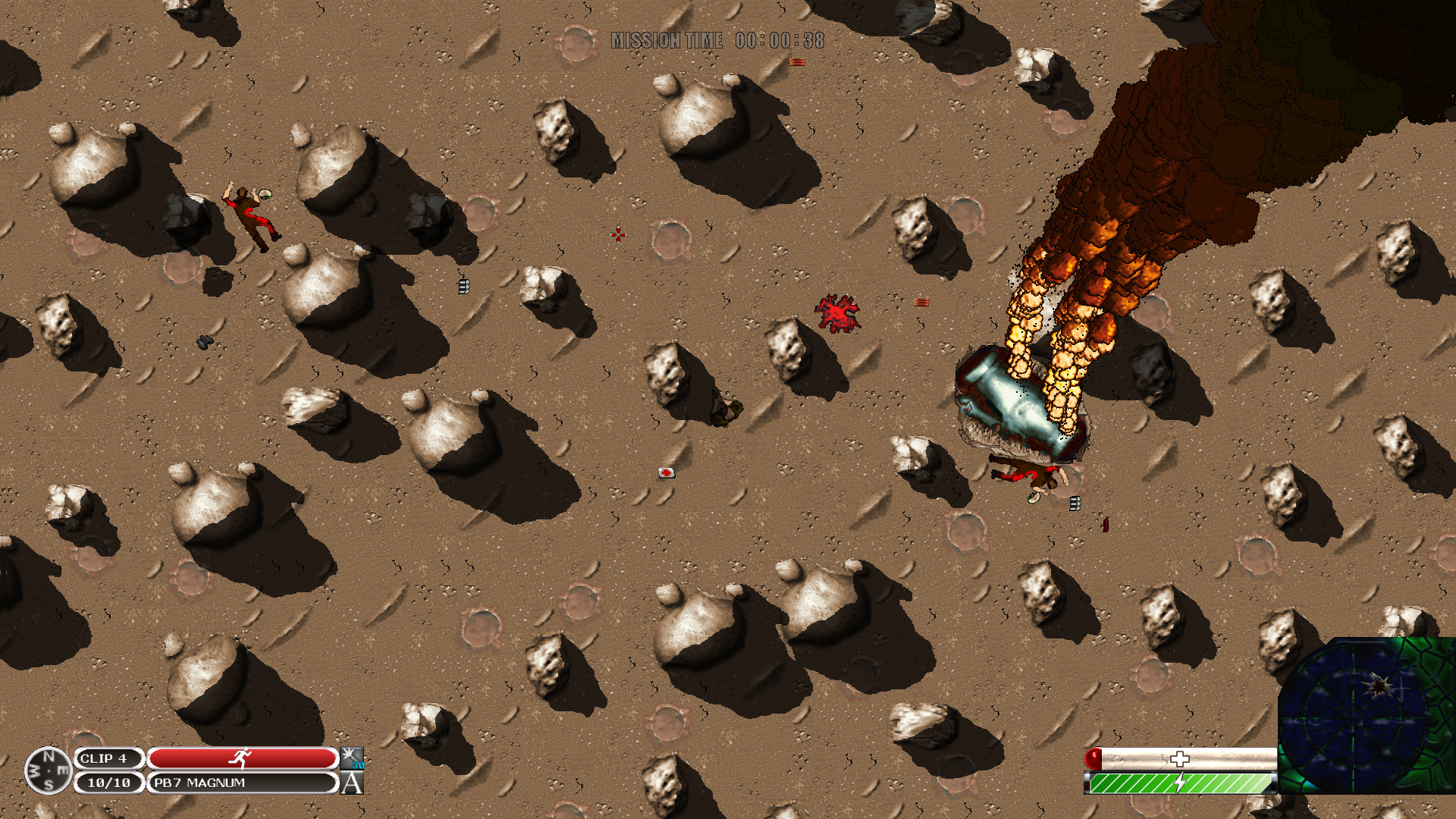1456x819 pixels.
Task: Click the sprint stamina running-man icon
Action: pyautogui.click(x=243, y=758)
